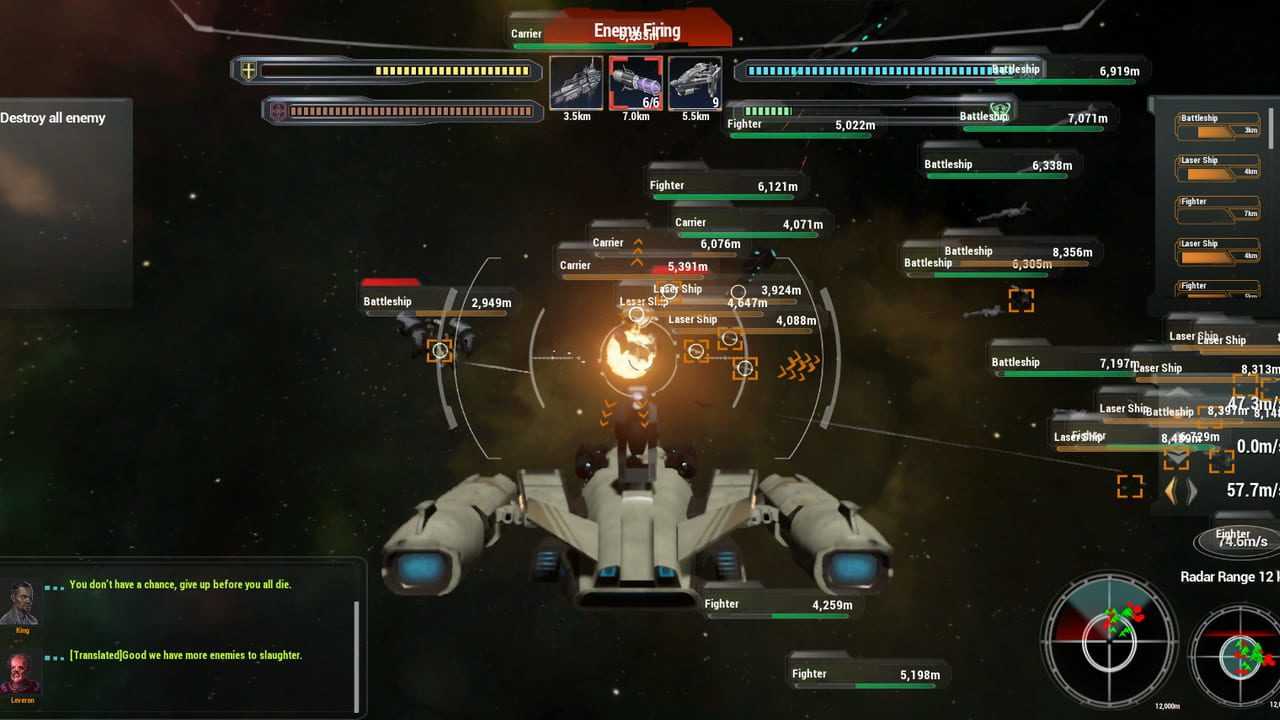Viewport: 1280px width, 720px height.
Task: Click Leveron's red skull portrait
Action: pos(21,674)
